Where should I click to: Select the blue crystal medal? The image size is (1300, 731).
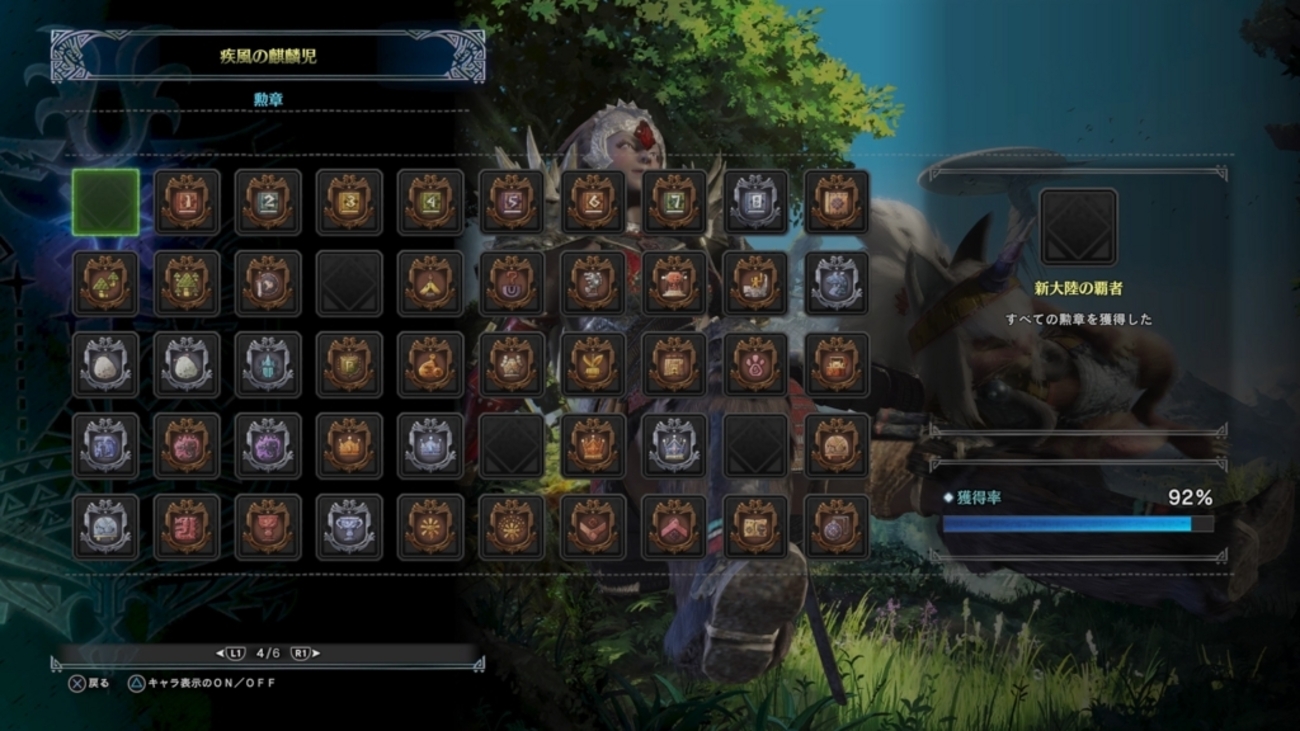click(269, 364)
